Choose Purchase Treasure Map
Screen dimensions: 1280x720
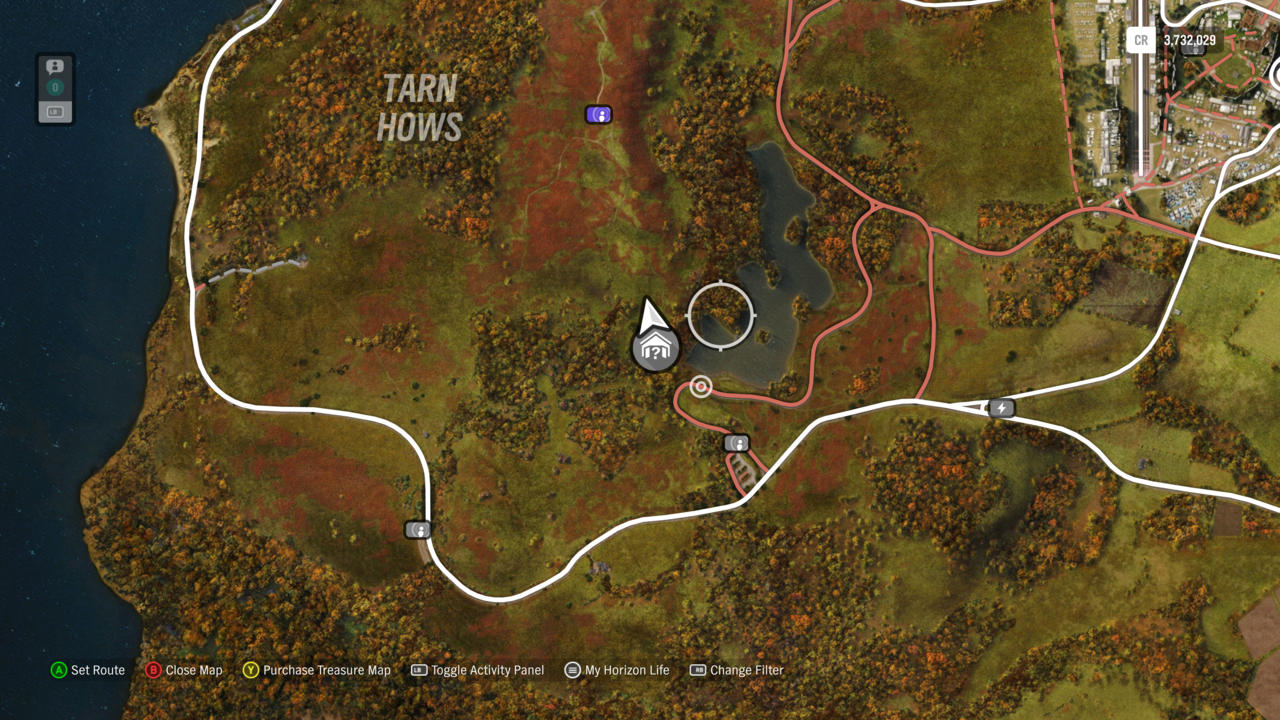(317, 670)
